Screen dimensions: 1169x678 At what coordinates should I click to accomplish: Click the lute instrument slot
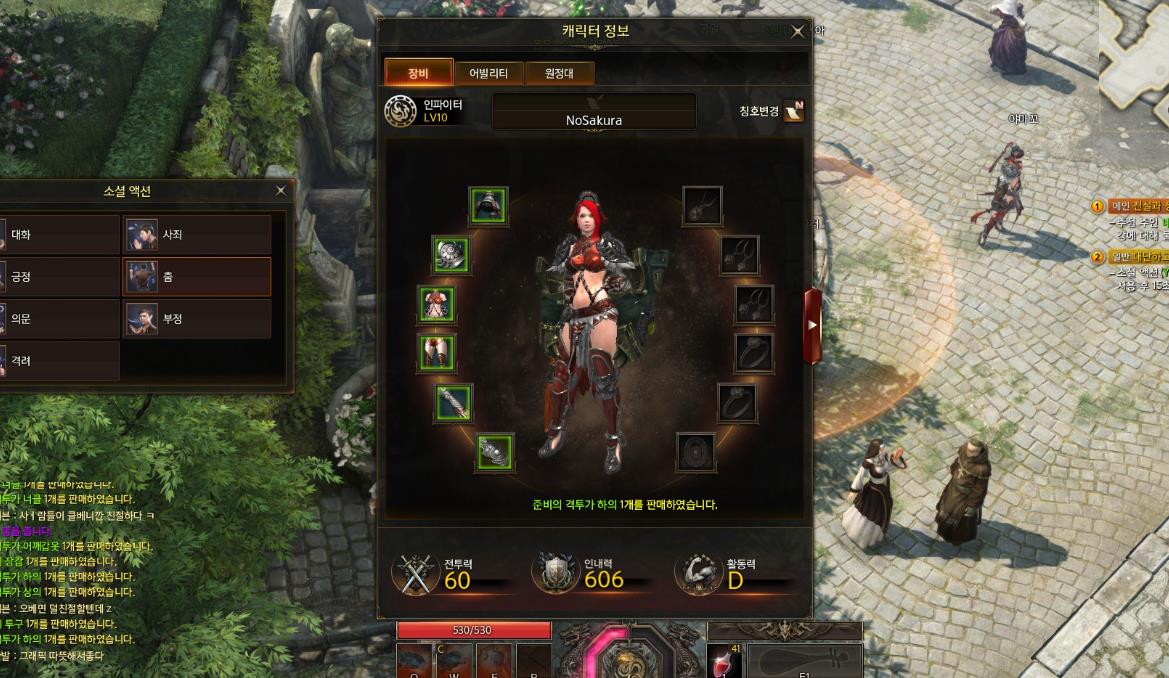(x=804, y=660)
